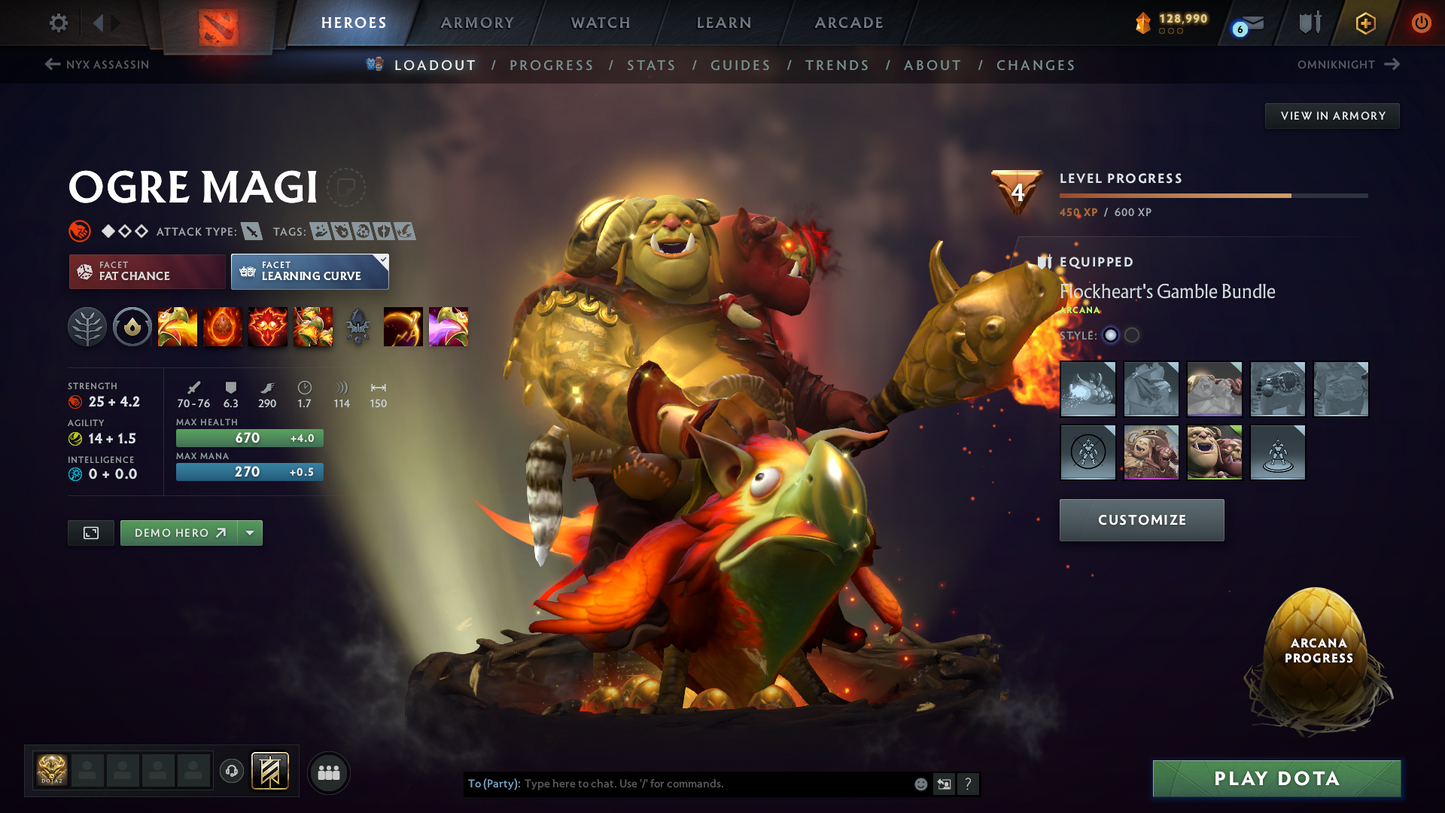
Task: Select the Fat Chance facet
Action: [x=146, y=271]
